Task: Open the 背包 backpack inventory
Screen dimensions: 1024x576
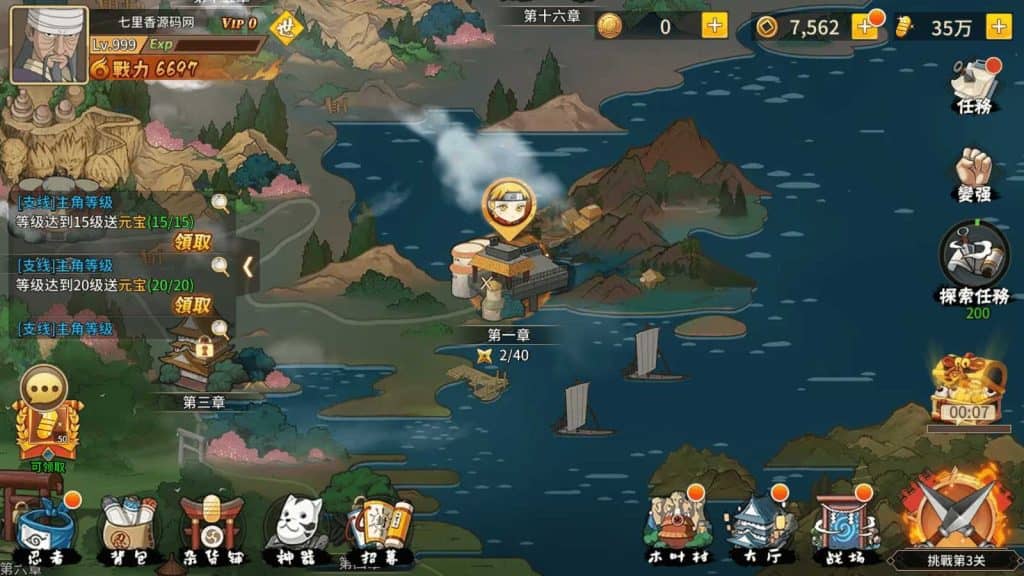Action: pos(128,532)
